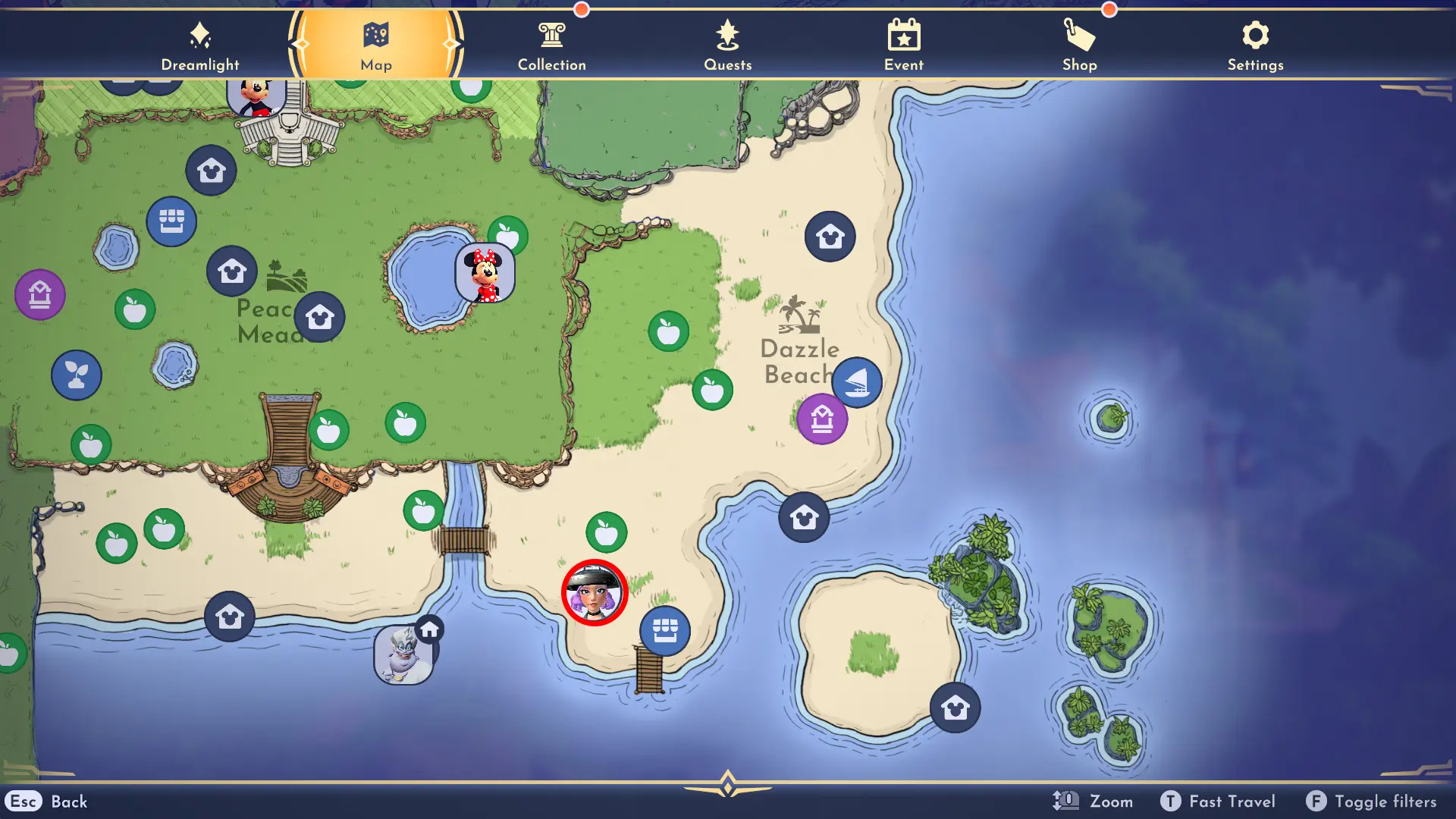Click Fast Travel in the bottom bar
Image resolution: width=1456 pixels, height=819 pixels.
click(1217, 801)
